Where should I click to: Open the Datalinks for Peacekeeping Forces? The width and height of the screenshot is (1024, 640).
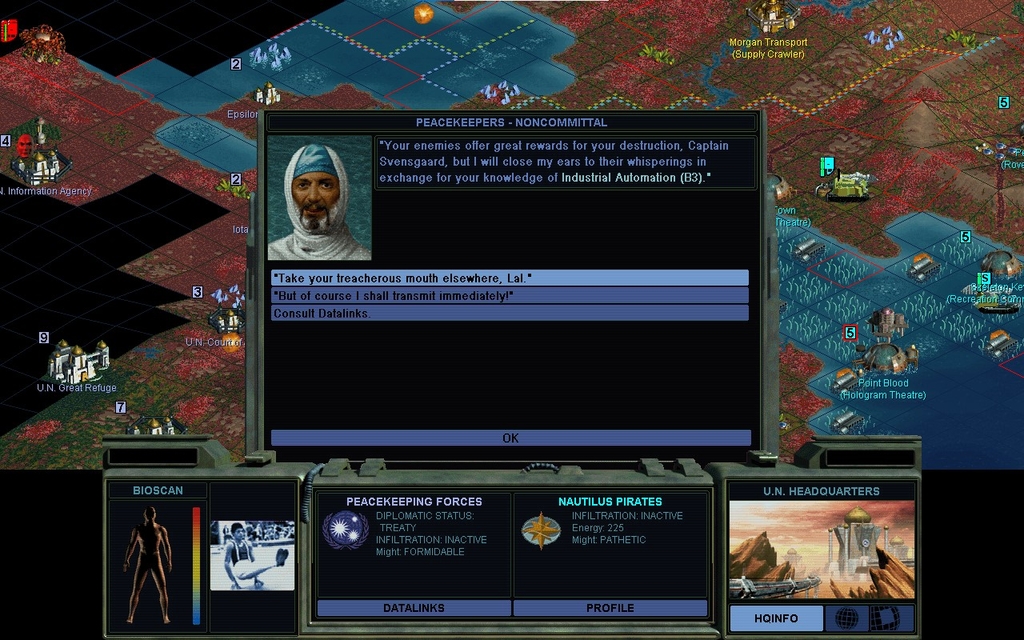413,608
